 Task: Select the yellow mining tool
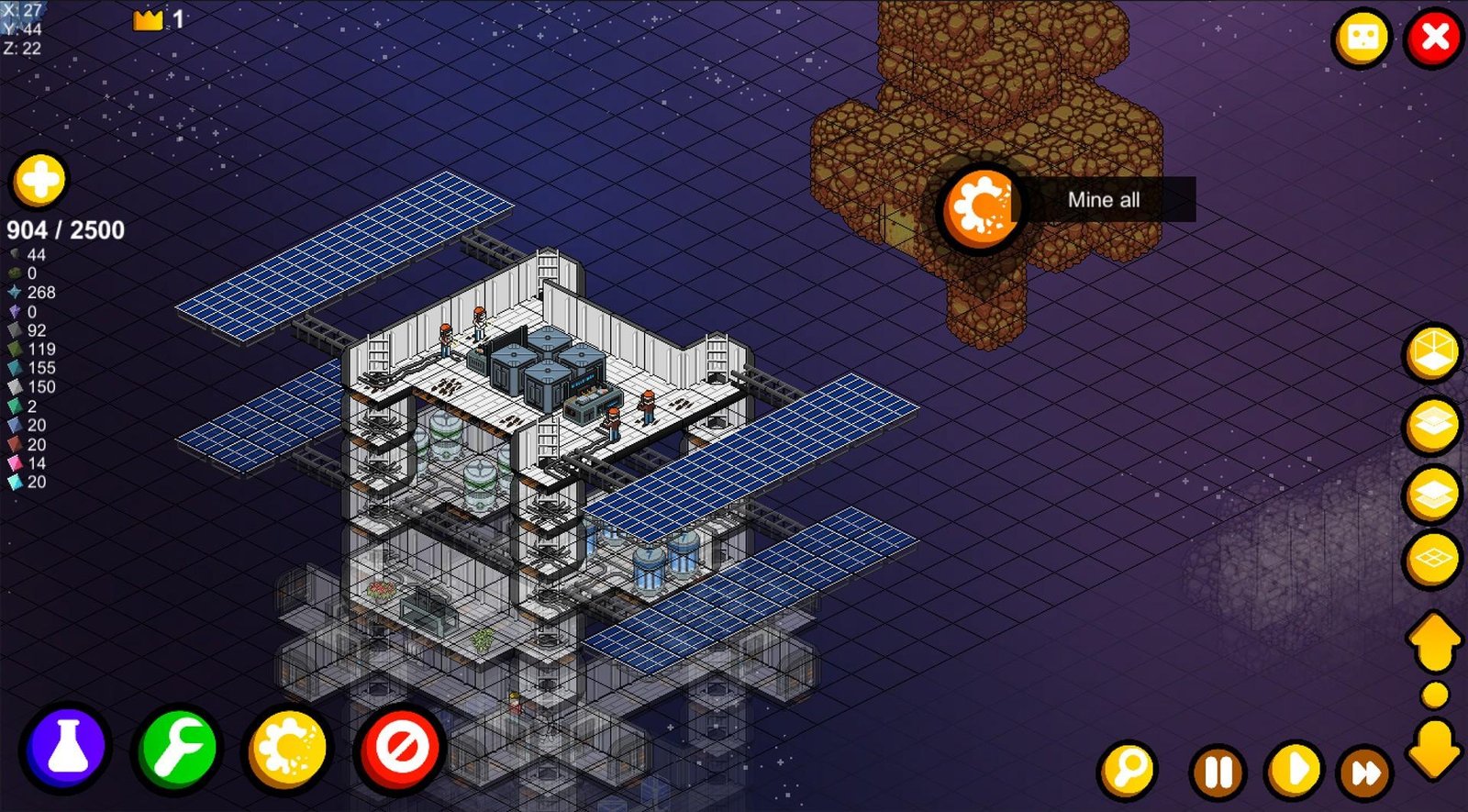tap(288, 749)
